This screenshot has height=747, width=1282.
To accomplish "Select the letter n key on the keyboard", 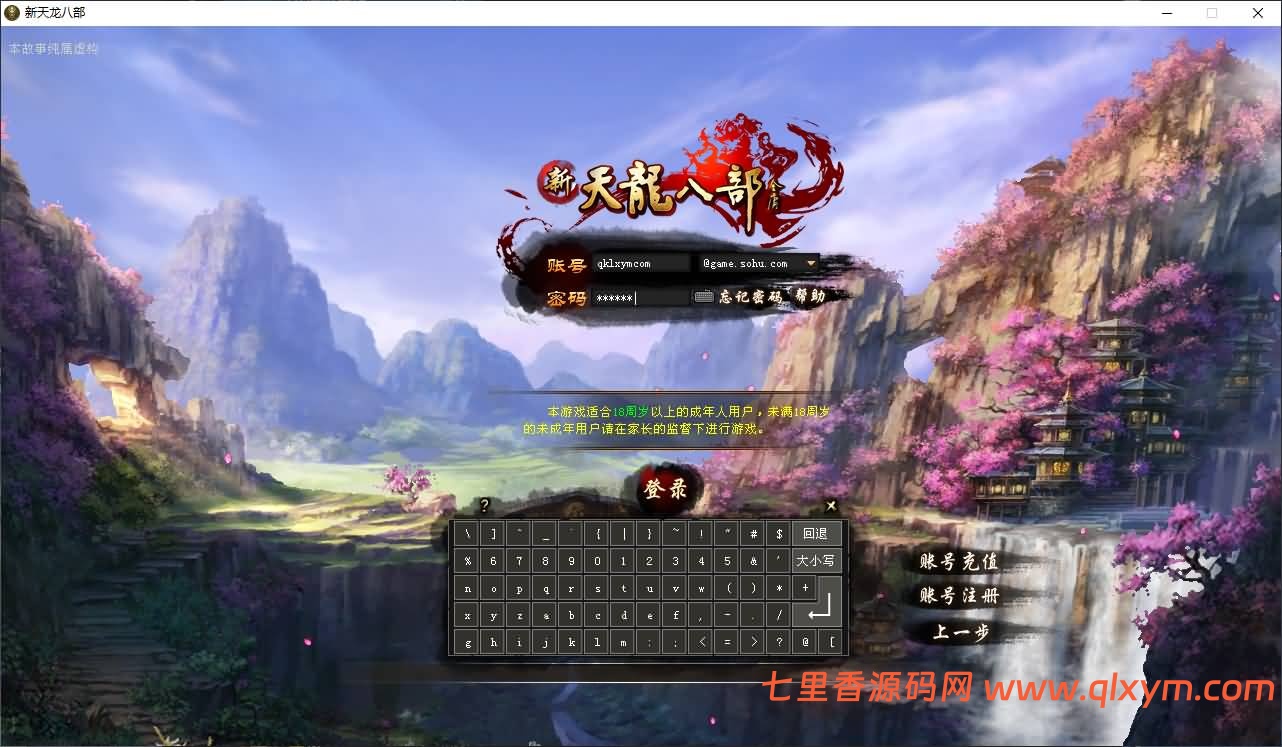I will pos(467,587).
